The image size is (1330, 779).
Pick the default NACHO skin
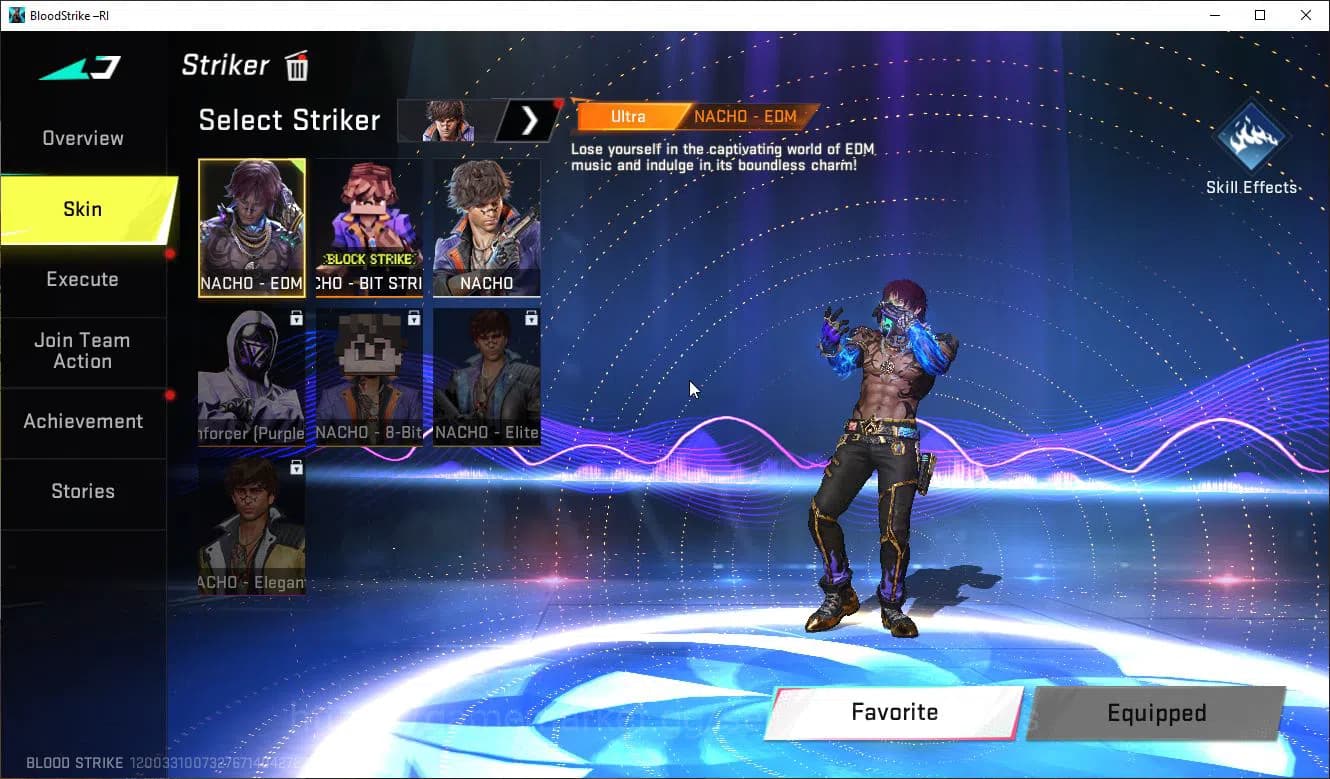pos(487,228)
